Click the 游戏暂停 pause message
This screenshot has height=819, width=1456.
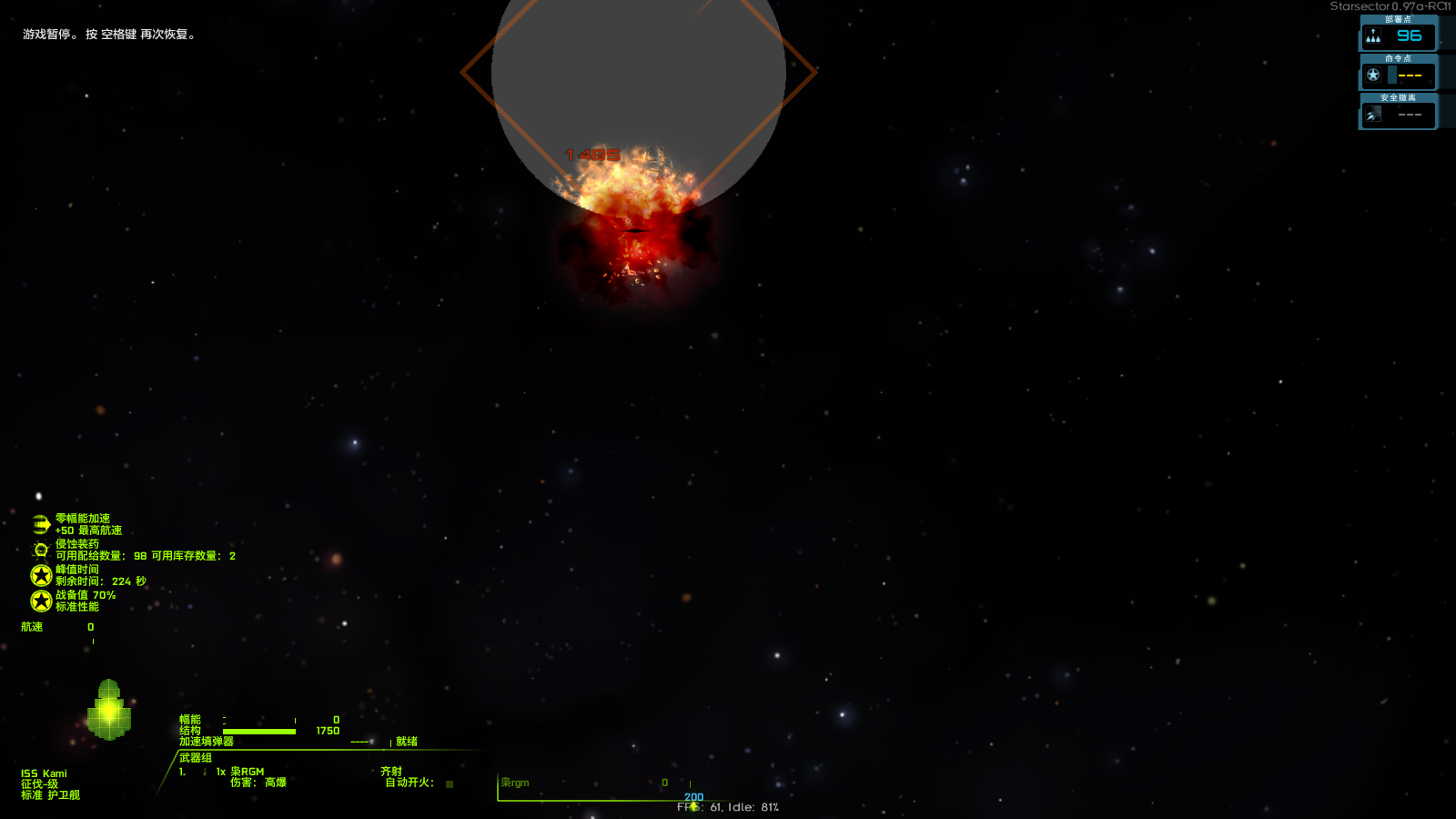click(107, 35)
